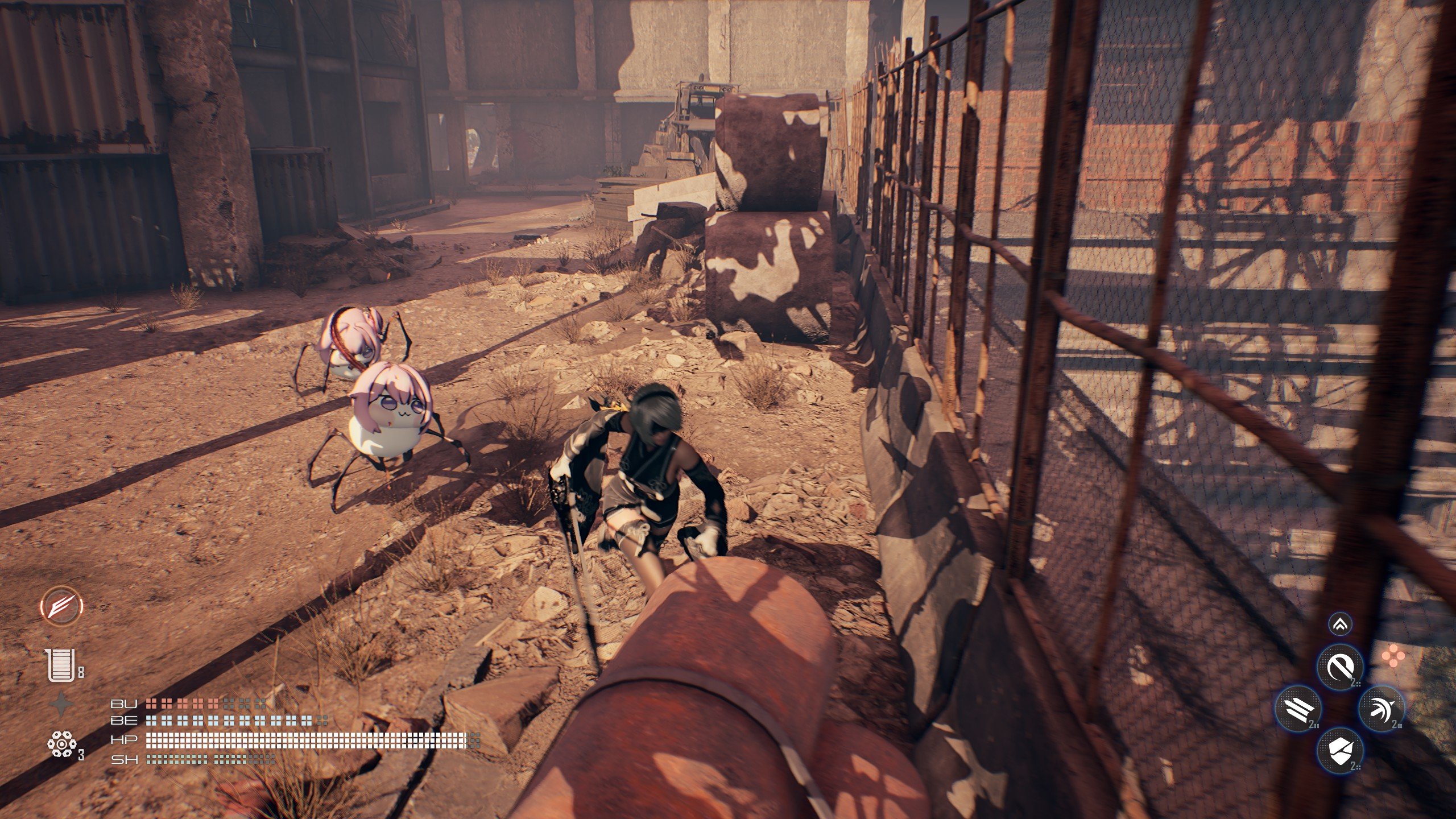Screen dimensions: 1456x819
Task: Click the double chevron up icon
Action: point(1341,624)
